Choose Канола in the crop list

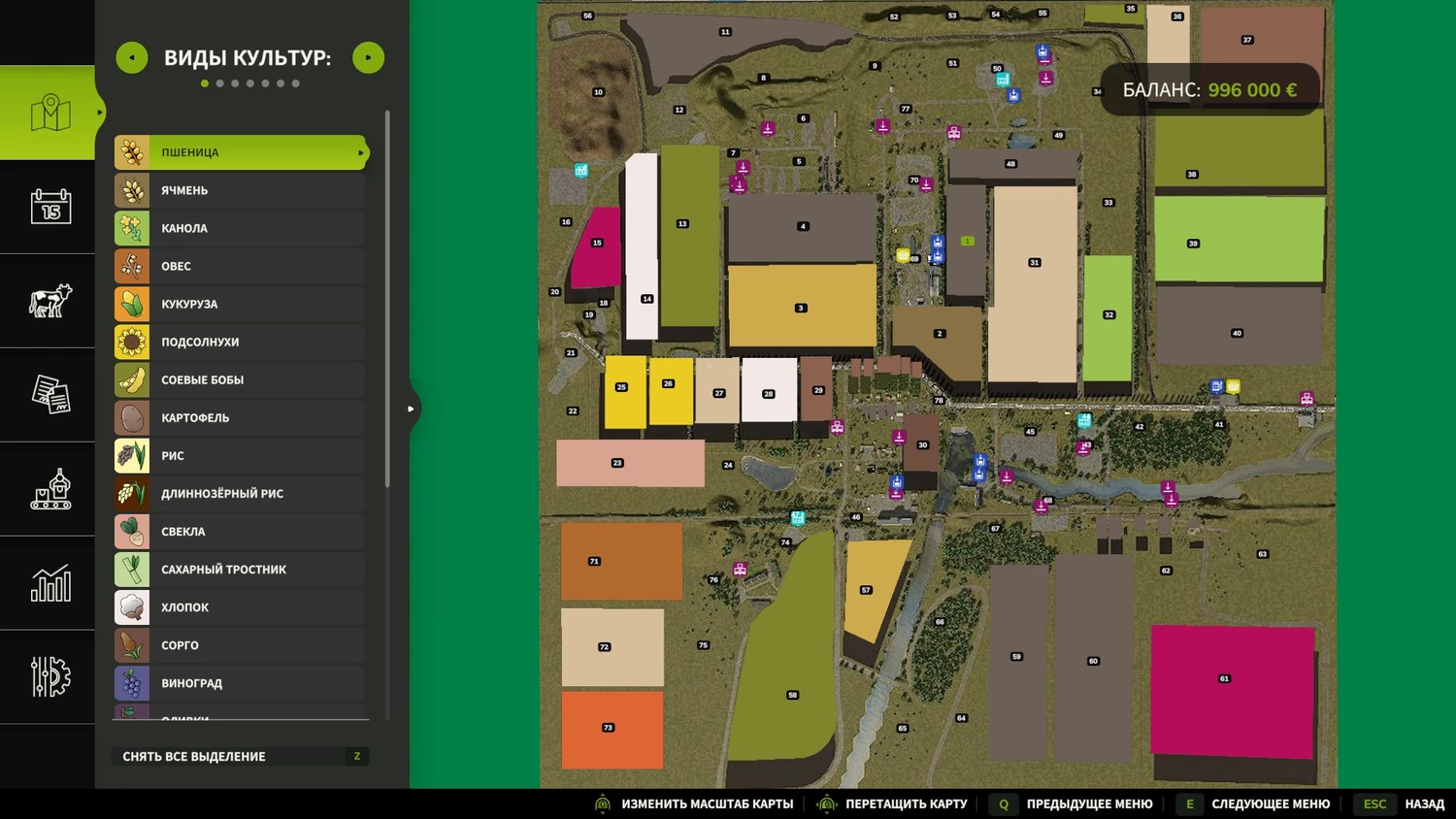pos(239,228)
